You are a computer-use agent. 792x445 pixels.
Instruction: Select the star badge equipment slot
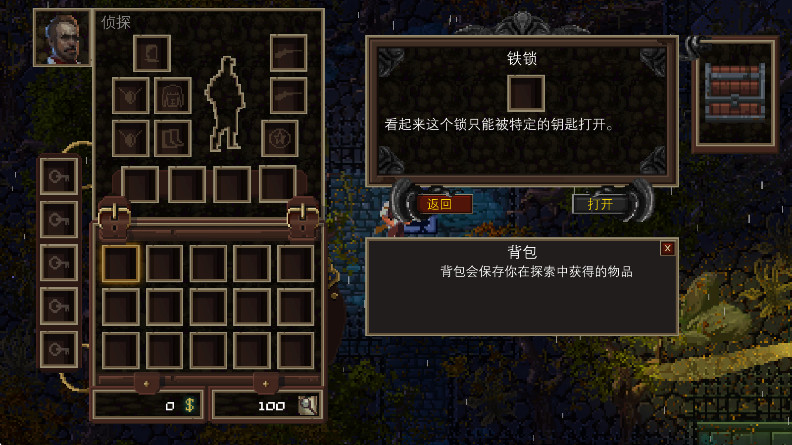[280, 138]
